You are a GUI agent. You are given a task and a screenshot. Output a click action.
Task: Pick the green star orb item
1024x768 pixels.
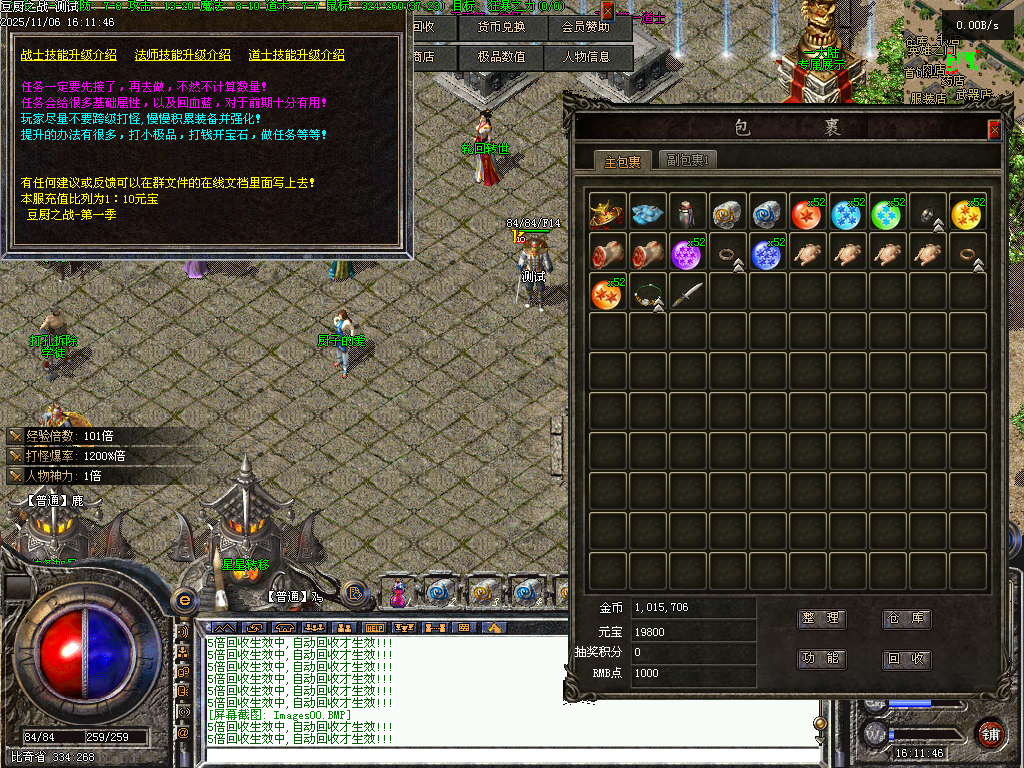click(x=887, y=213)
